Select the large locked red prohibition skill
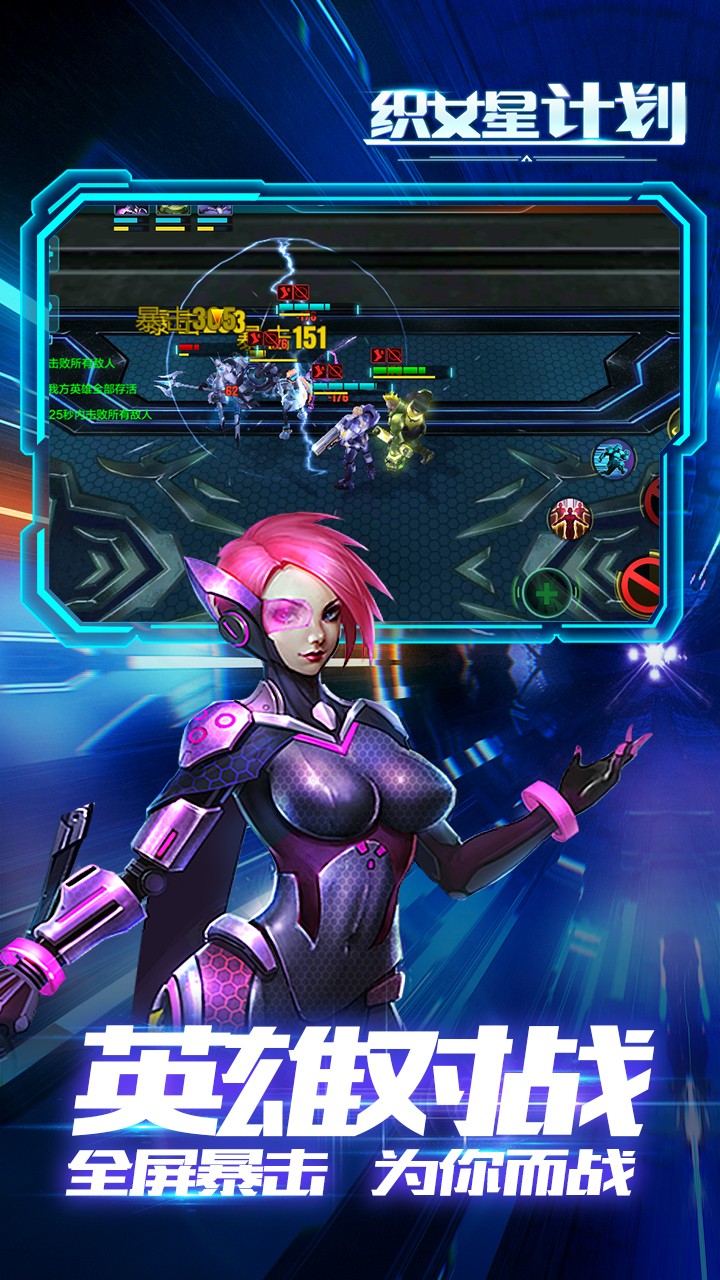Viewport: 720px width, 1280px height. click(642, 583)
